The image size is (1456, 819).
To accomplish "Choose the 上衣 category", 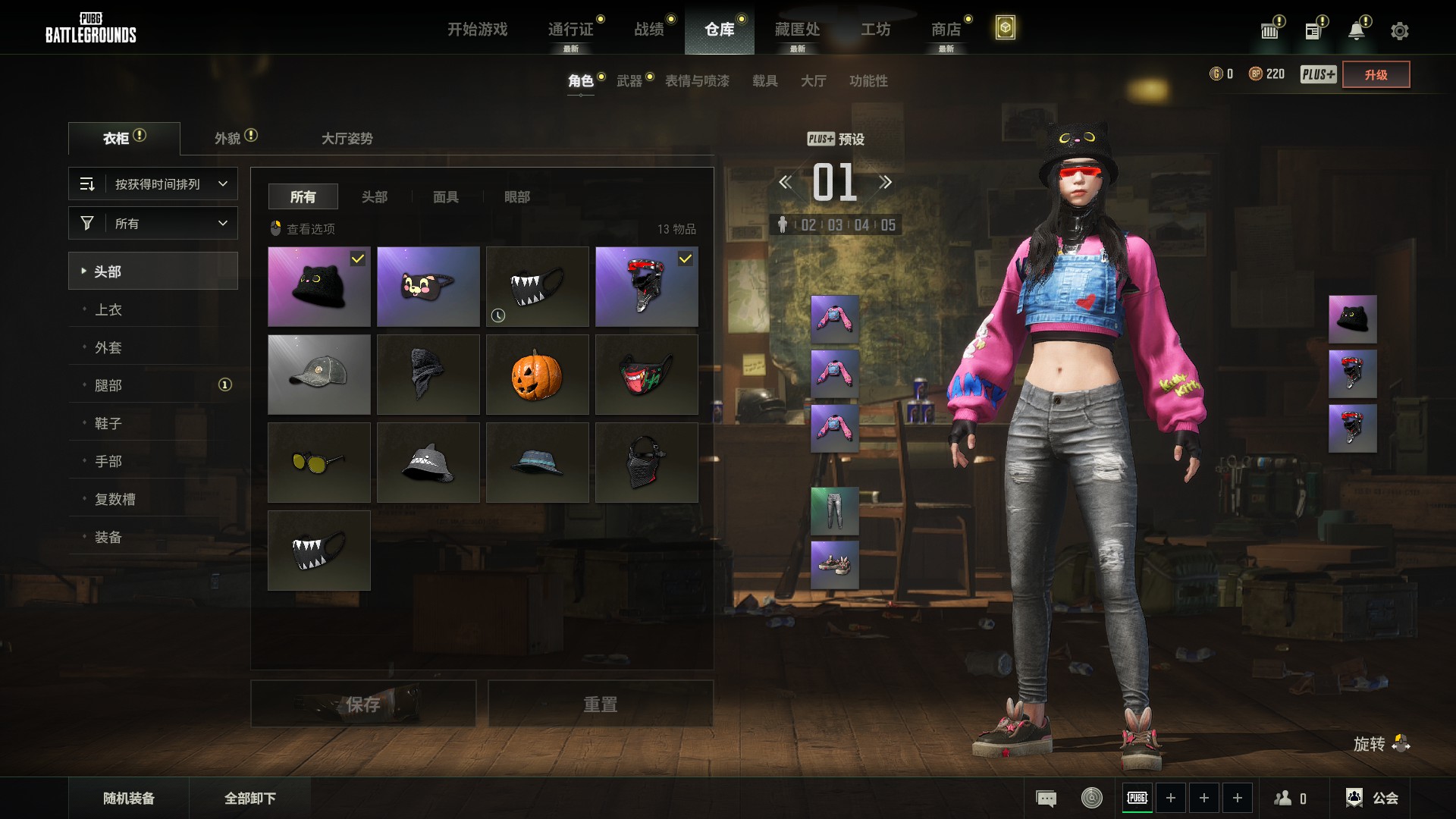I will pos(108,309).
